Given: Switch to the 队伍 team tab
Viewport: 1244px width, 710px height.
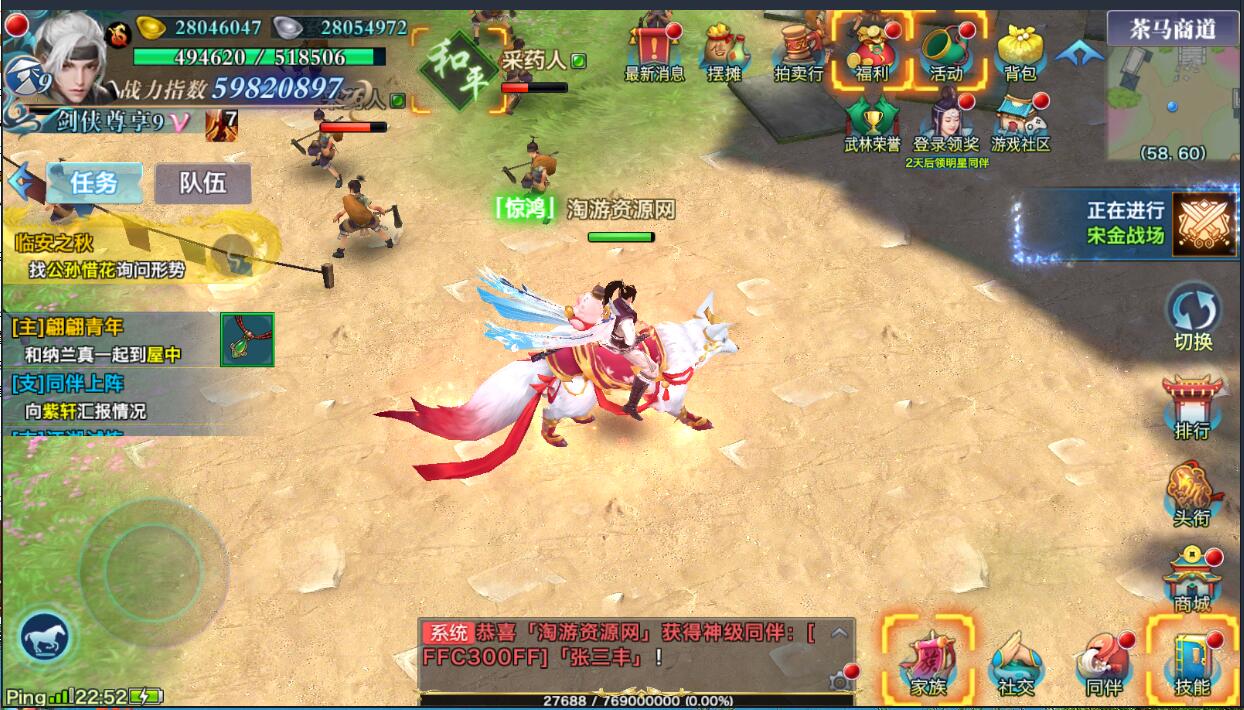Looking at the screenshot, I should click(x=203, y=183).
